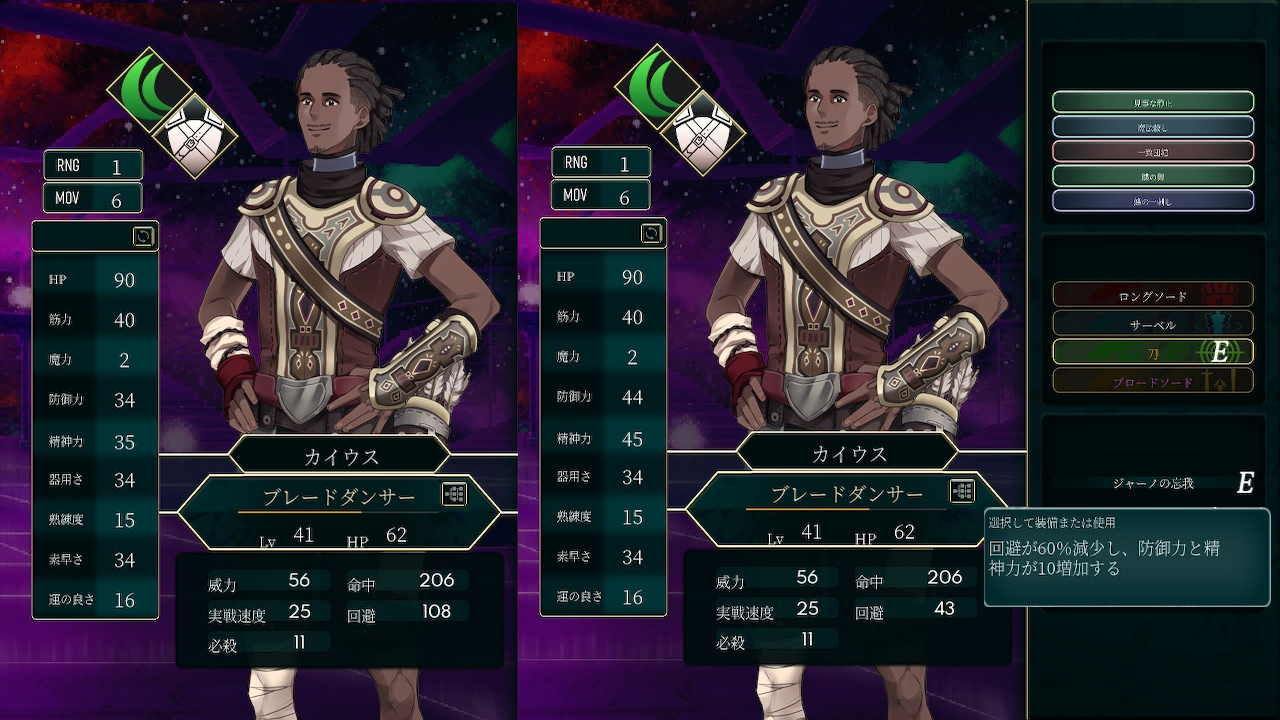The width and height of the screenshot is (1280, 720).
Task: Click the purple-bordered skill at list bottom
Action: (x=1152, y=200)
